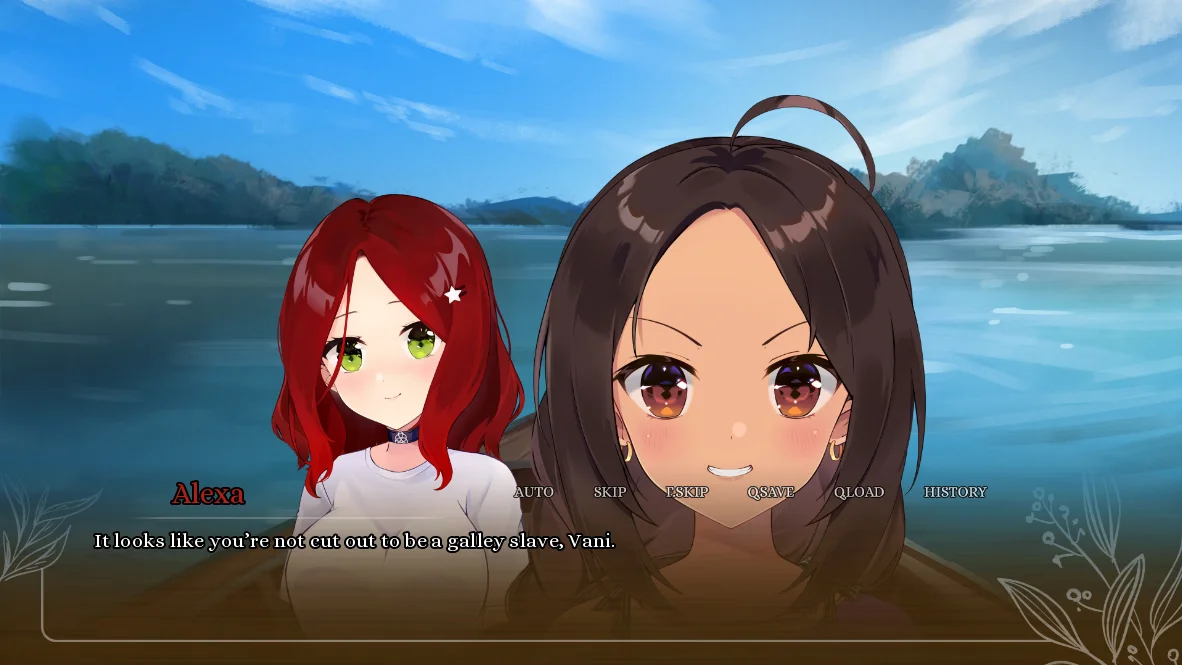Enable Auto mode for dialogue
Image resolution: width=1182 pixels, height=665 pixels.
(533, 492)
